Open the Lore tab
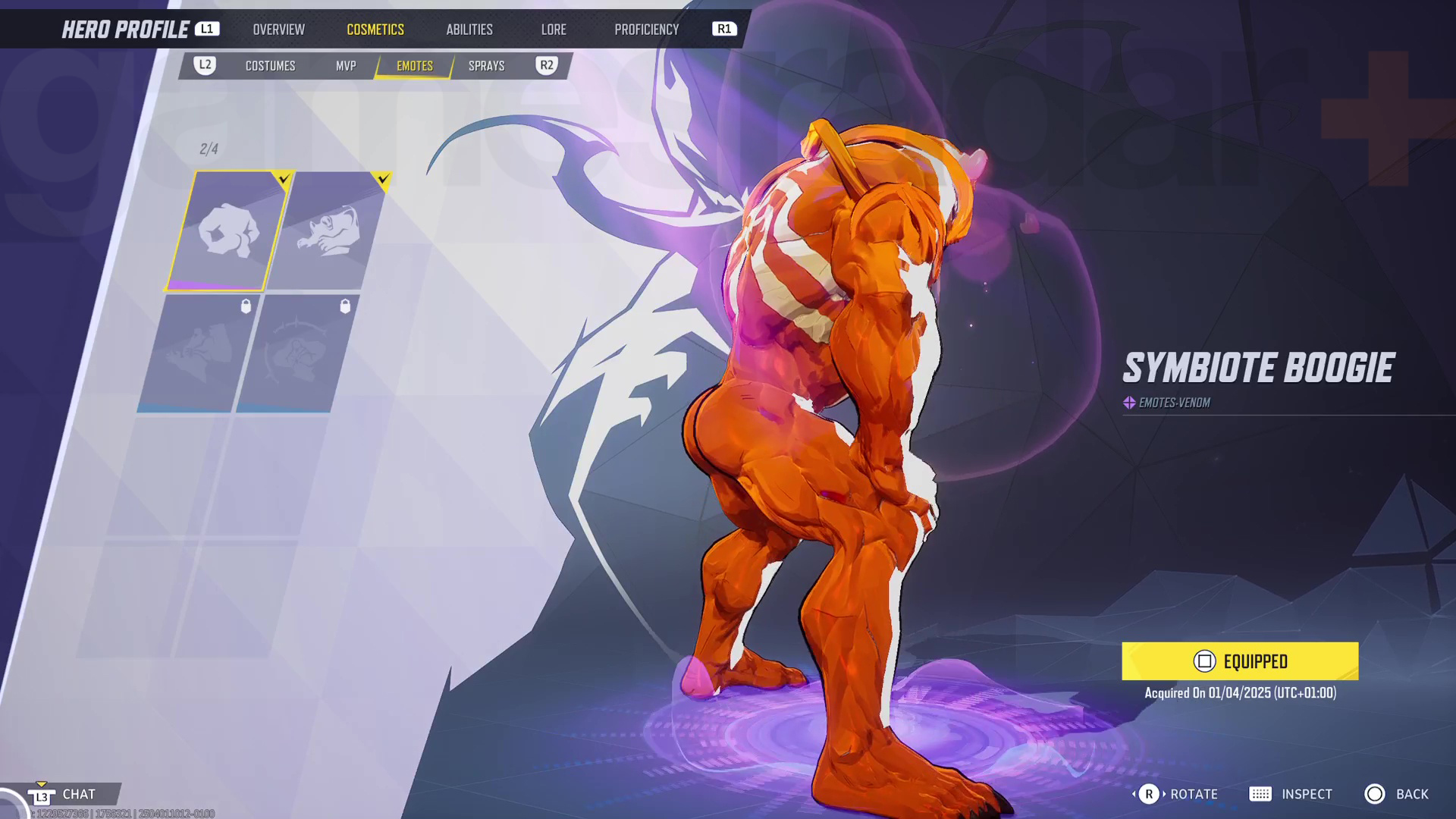 click(x=554, y=30)
